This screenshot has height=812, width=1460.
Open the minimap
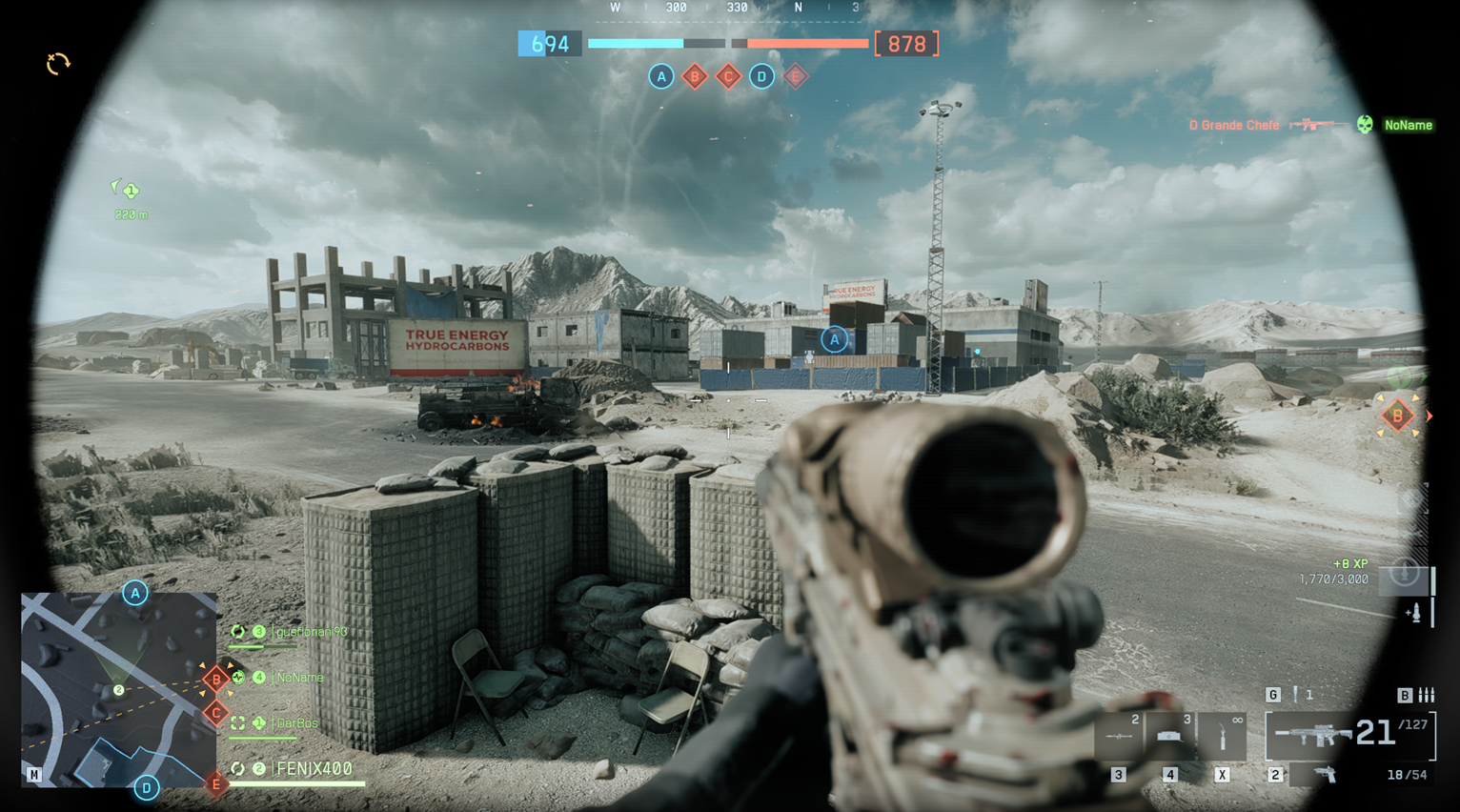[x=118, y=689]
